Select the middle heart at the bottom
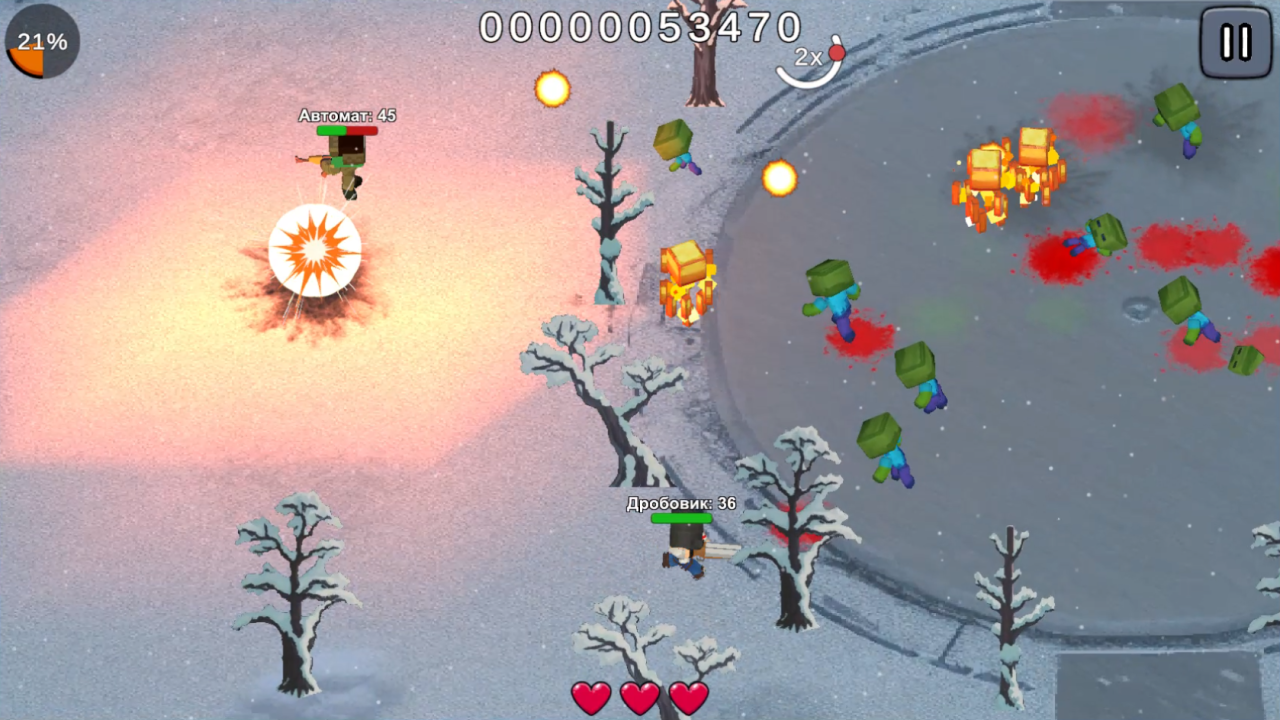This screenshot has width=1280, height=720. coord(640,698)
